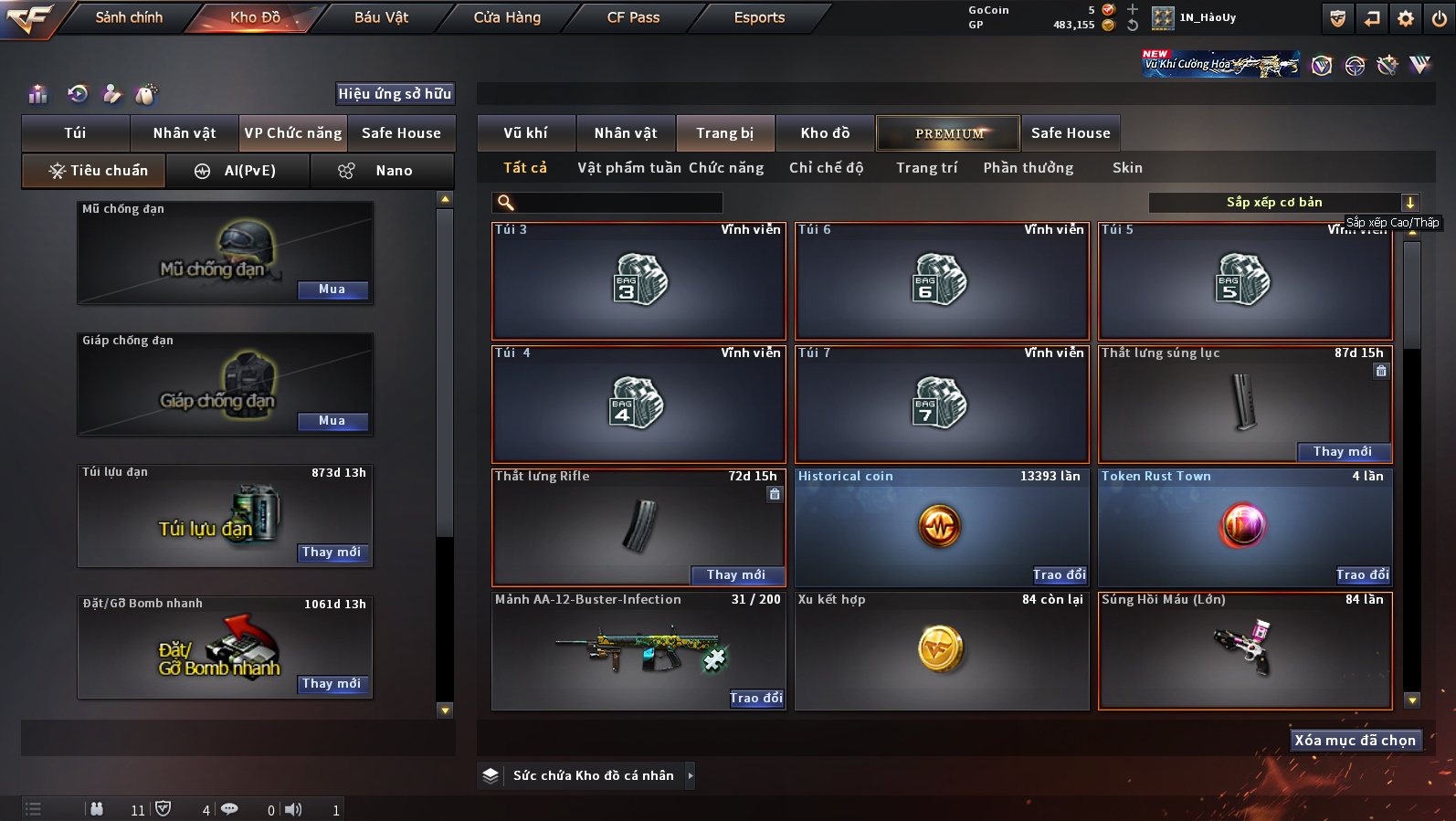The width and height of the screenshot is (1456, 821).
Task: Open settings with the gear icon
Action: (x=1406, y=18)
